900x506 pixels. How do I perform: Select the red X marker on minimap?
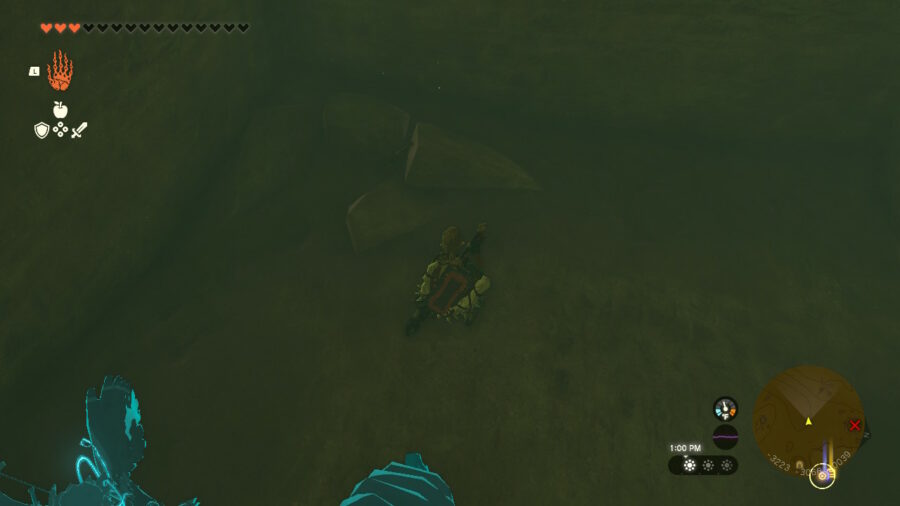point(855,425)
